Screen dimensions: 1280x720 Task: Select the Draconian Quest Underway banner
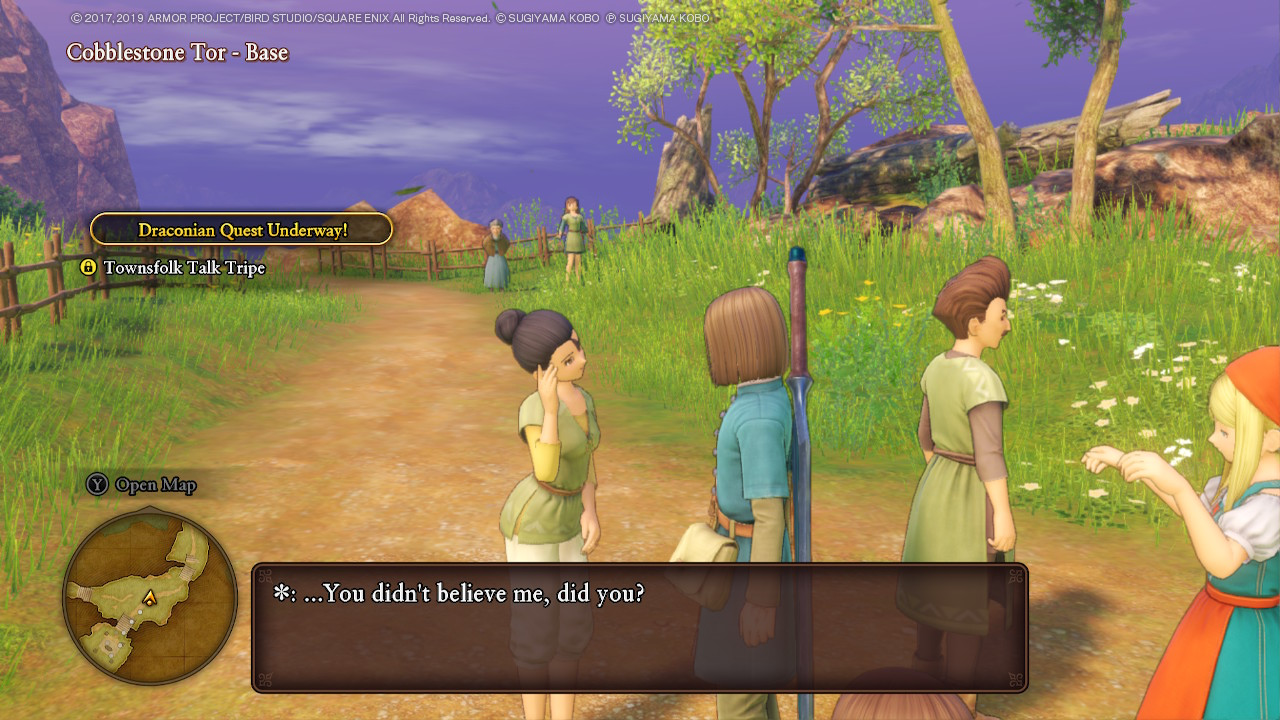click(x=242, y=230)
